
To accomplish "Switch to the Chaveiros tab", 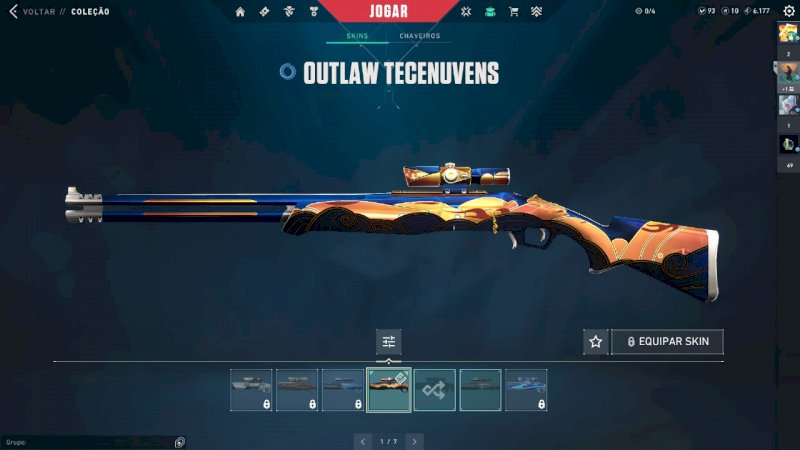I will tap(419, 36).
